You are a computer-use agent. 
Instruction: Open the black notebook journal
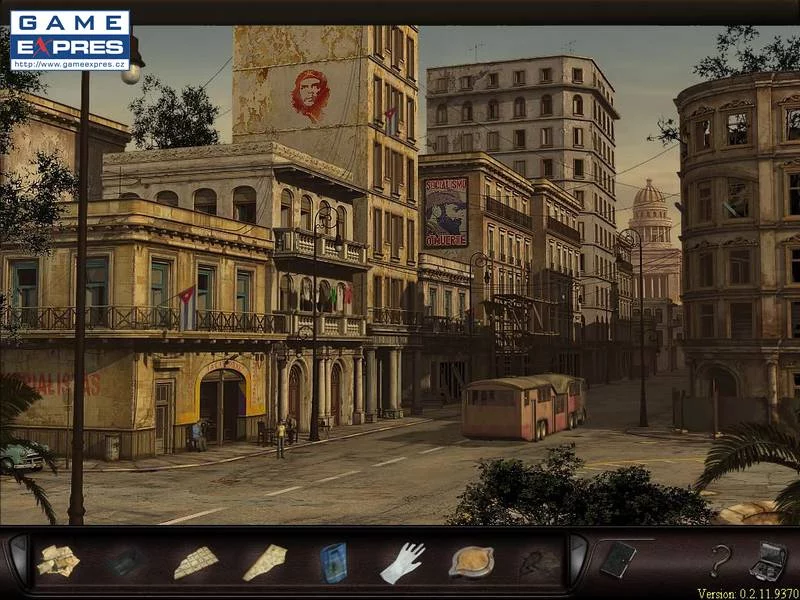tap(617, 559)
